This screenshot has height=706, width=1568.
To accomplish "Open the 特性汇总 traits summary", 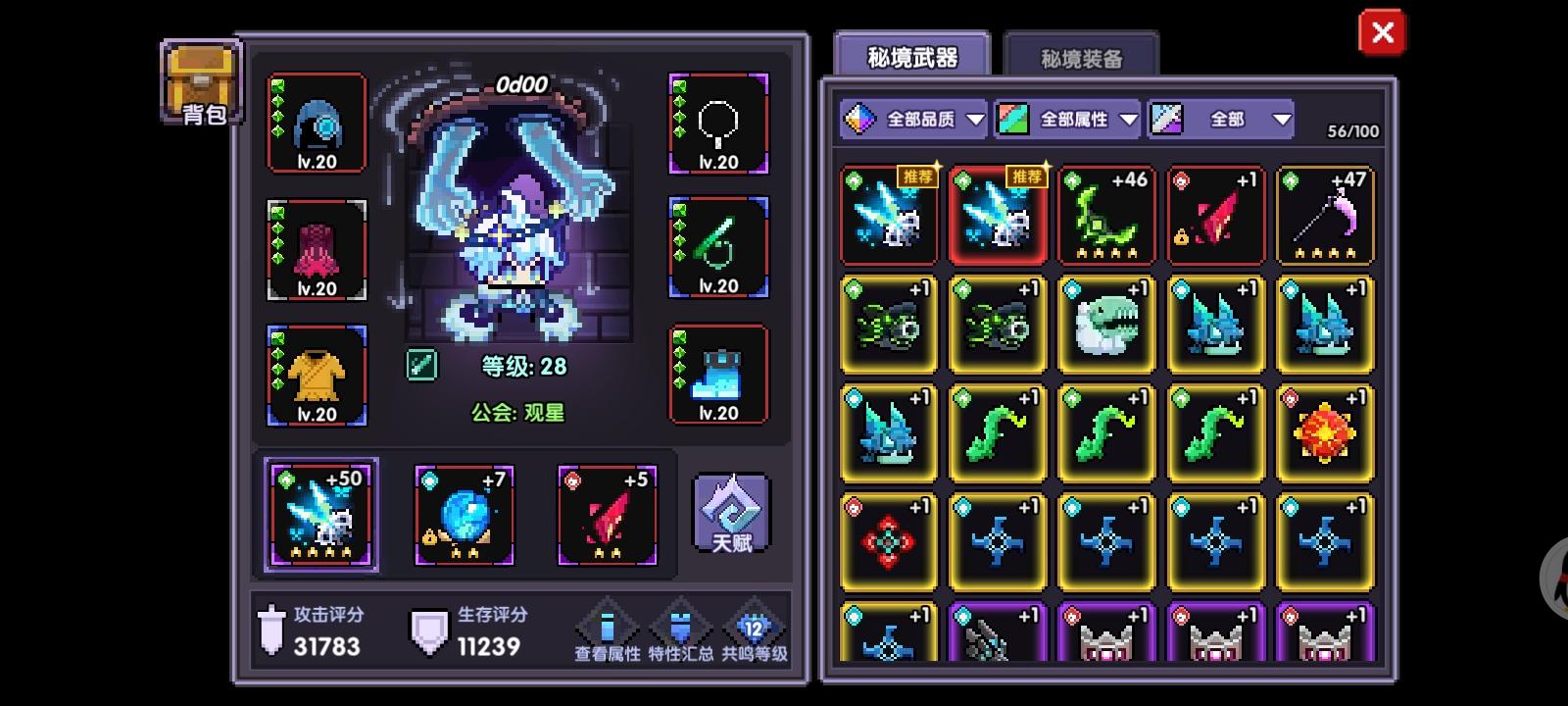I will pos(683,628).
